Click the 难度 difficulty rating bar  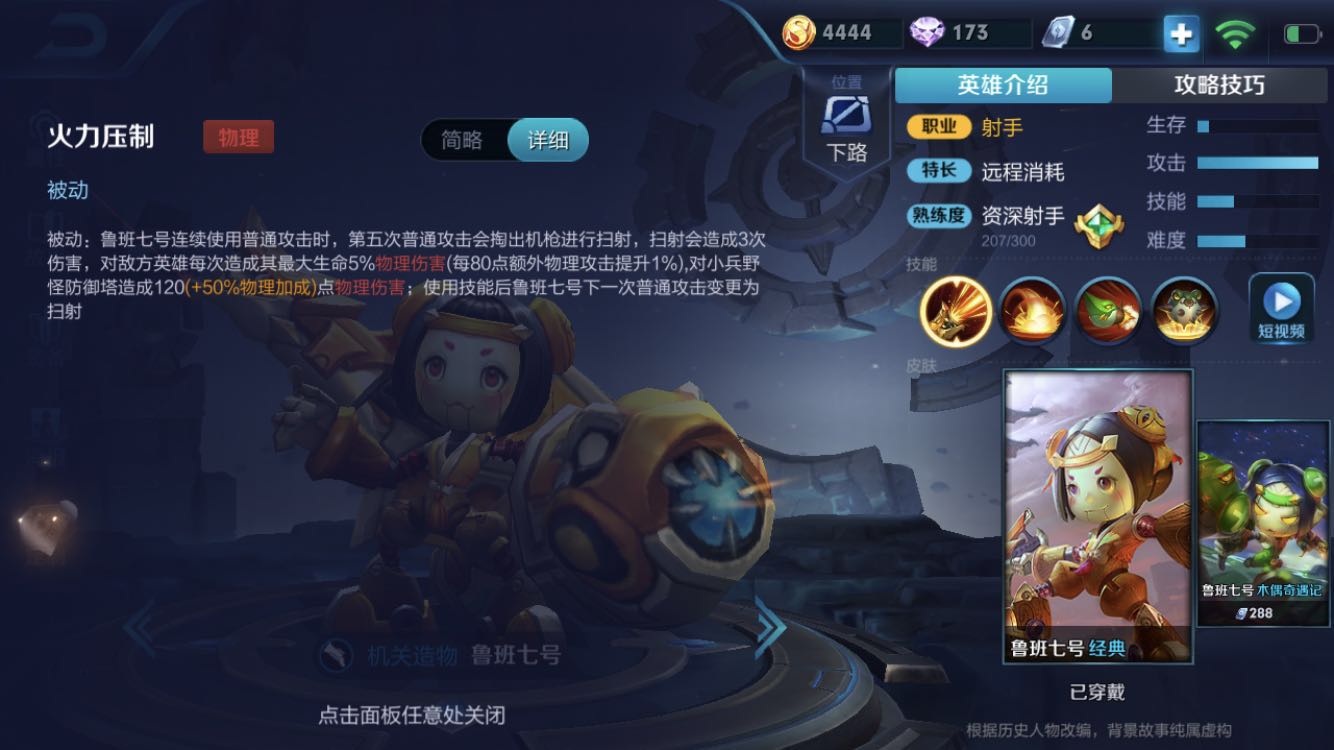(x=1255, y=241)
